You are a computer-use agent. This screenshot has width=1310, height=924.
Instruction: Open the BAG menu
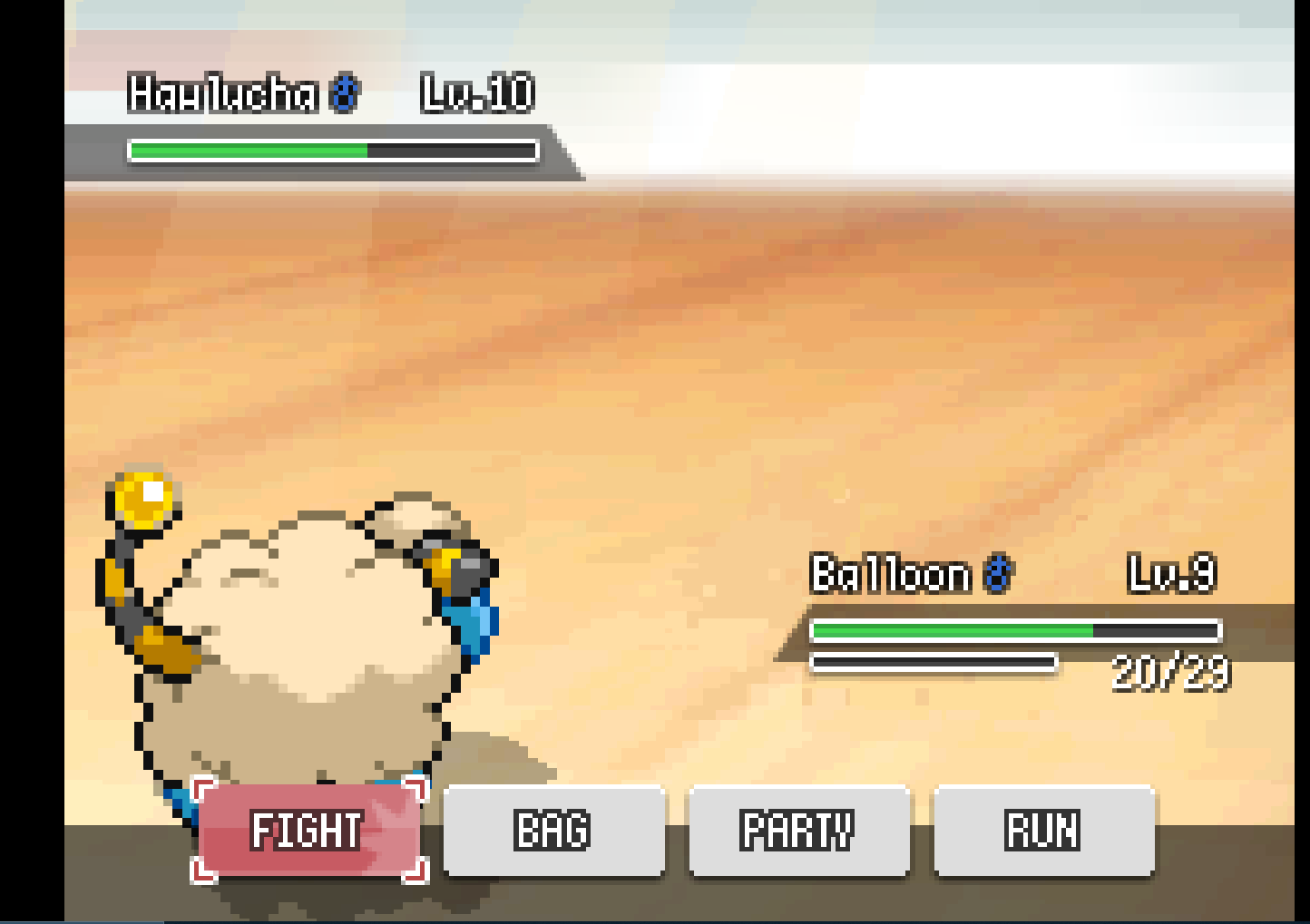[x=553, y=831]
